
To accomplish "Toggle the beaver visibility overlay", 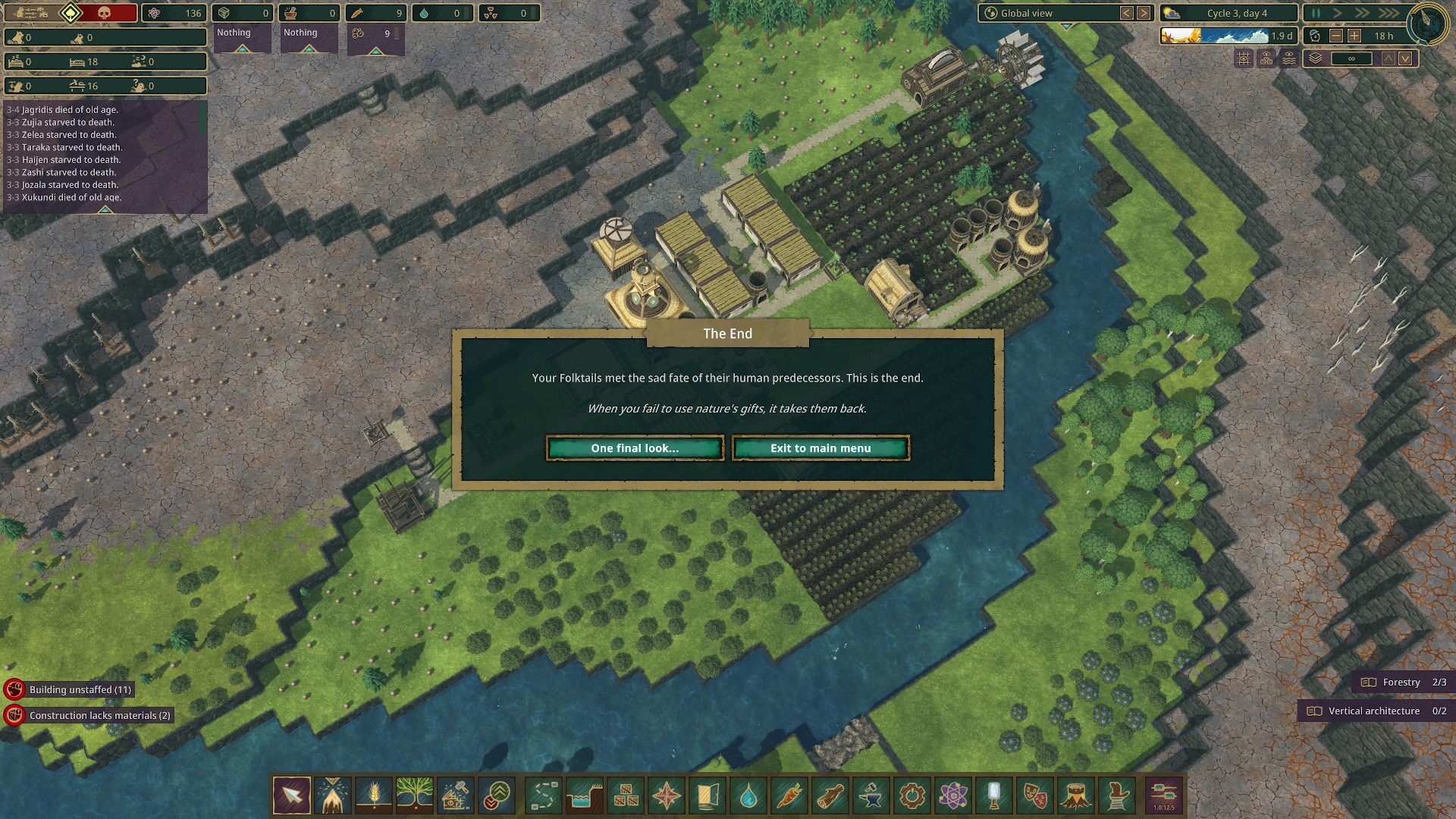I will 1266,58.
